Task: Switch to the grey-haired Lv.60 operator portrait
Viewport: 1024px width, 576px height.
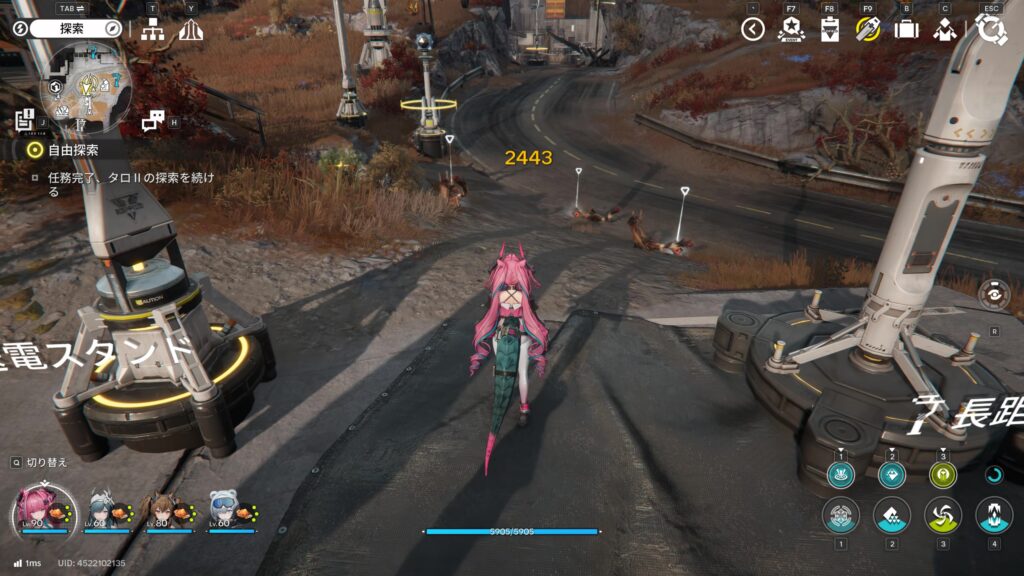Action: [x=101, y=508]
